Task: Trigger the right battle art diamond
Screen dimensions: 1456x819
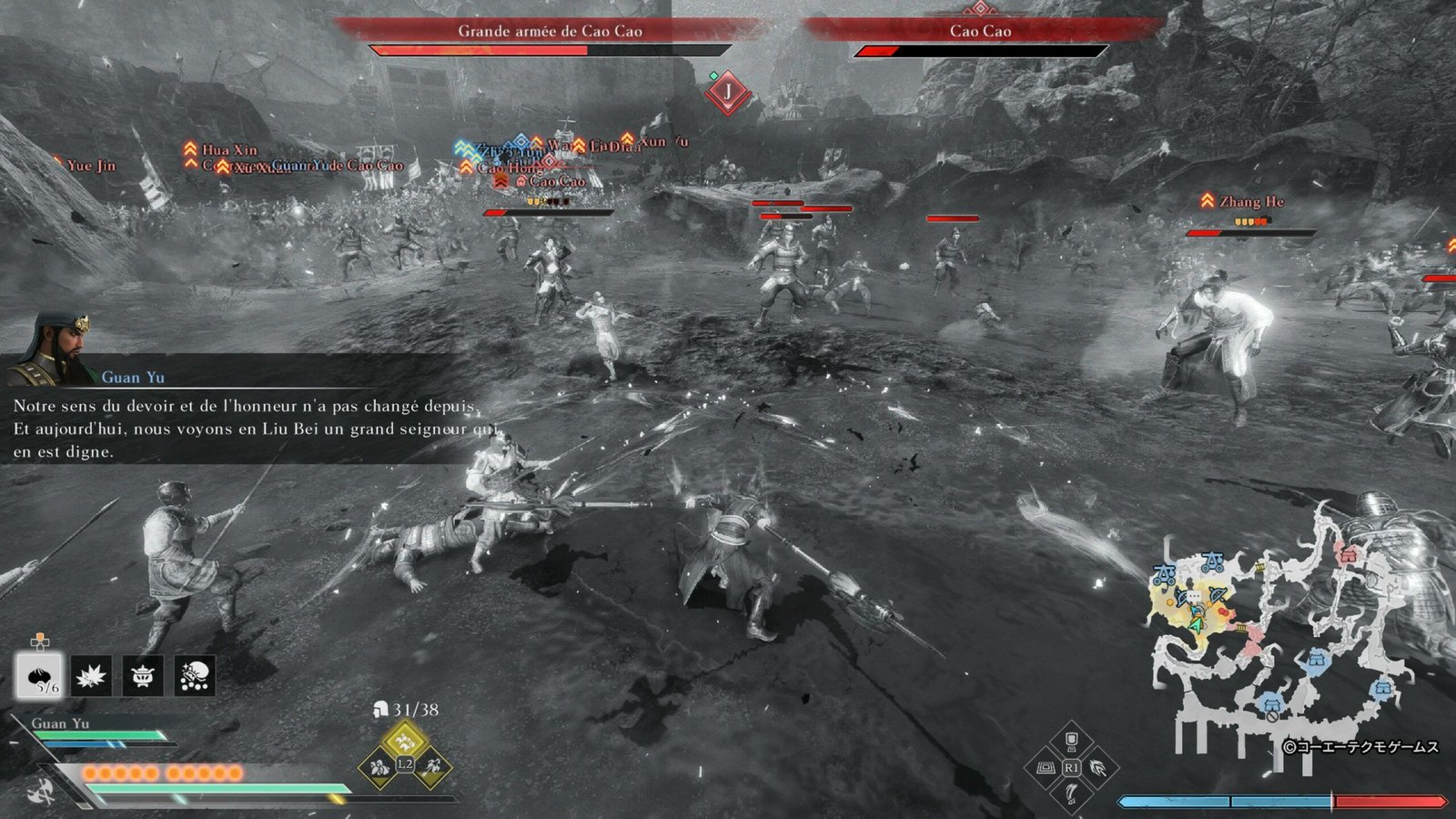Action: (x=1098, y=768)
